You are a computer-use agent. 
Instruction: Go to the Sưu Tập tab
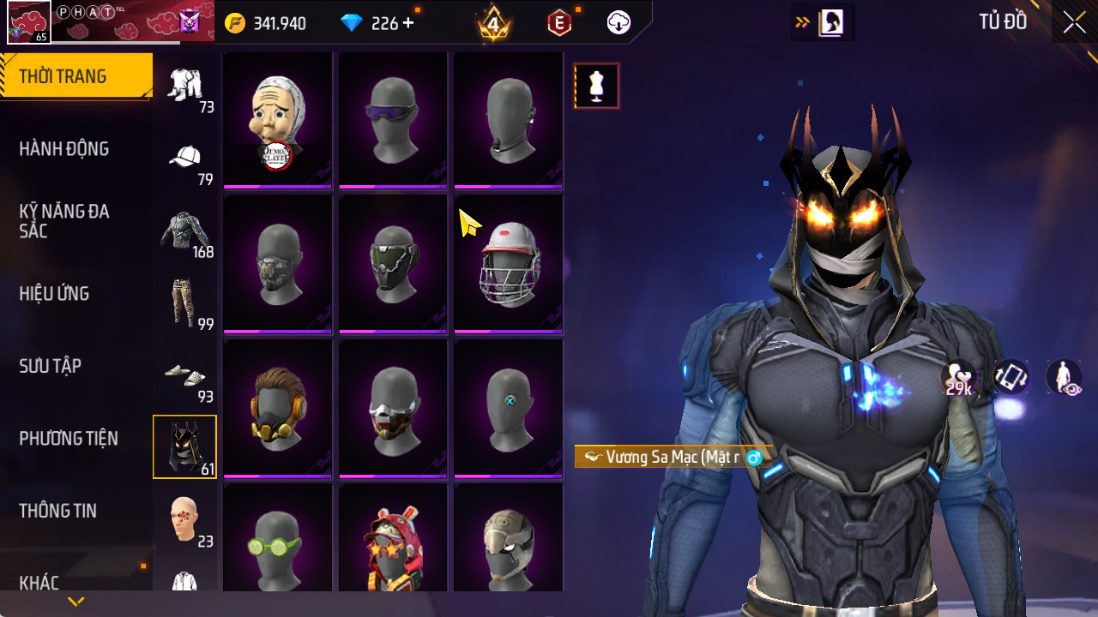(x=50, y=366)
